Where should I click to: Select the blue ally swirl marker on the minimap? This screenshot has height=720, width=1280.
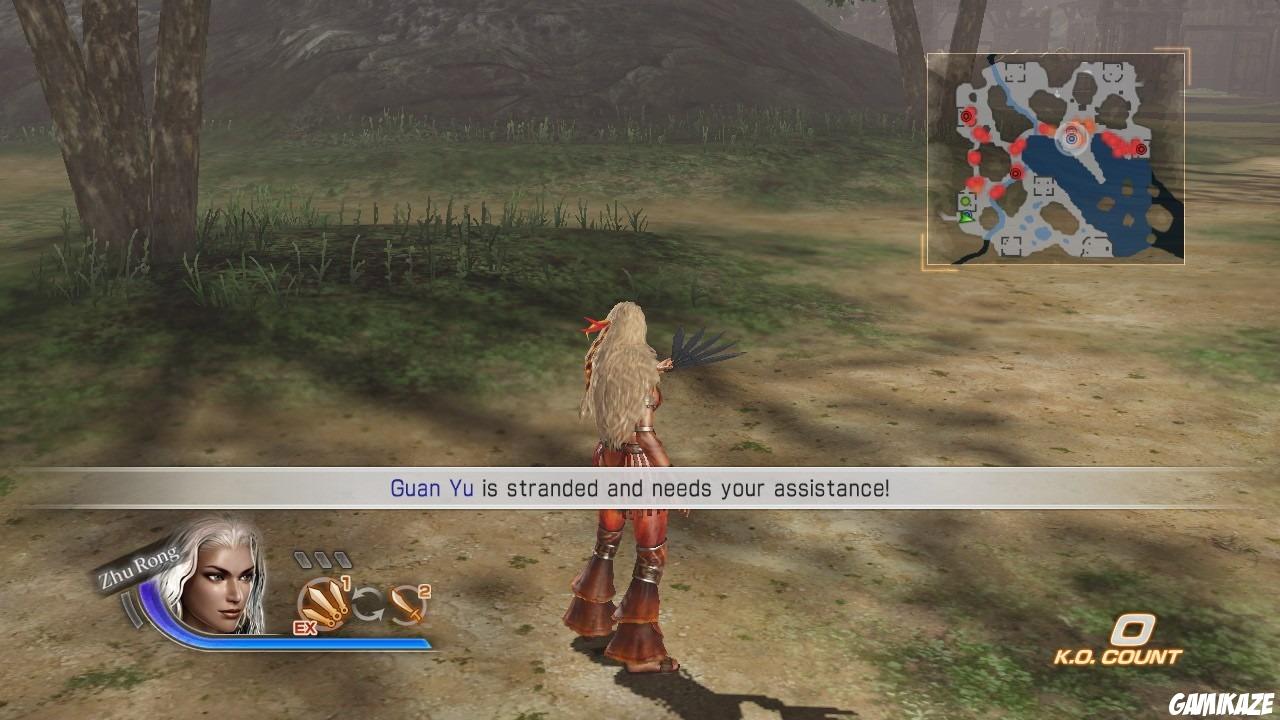click(x=1070, y=137)
